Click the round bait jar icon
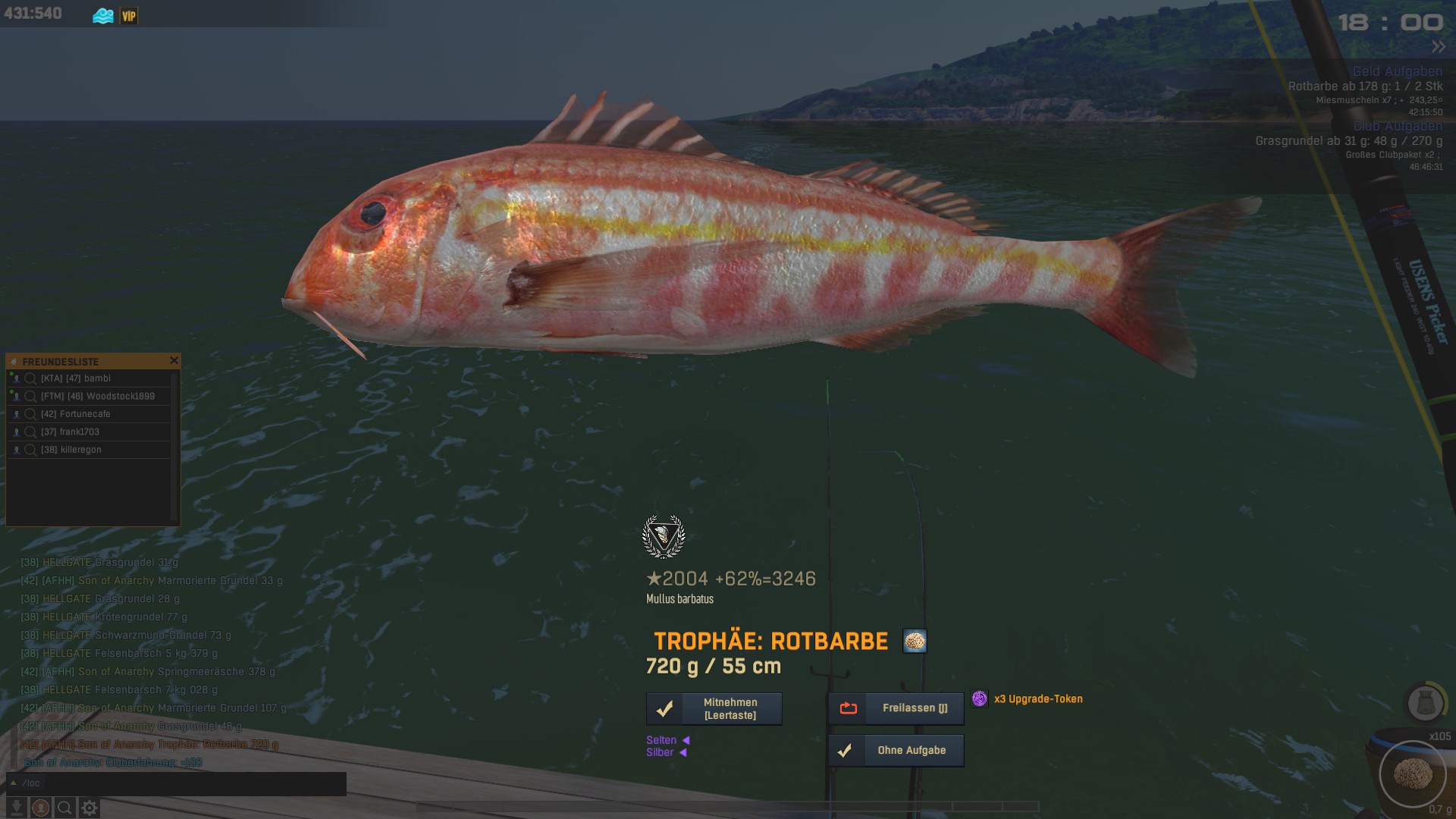The height and width of the screenshot is (819, 1456). pyautogui.click(x=1424, y=703)
